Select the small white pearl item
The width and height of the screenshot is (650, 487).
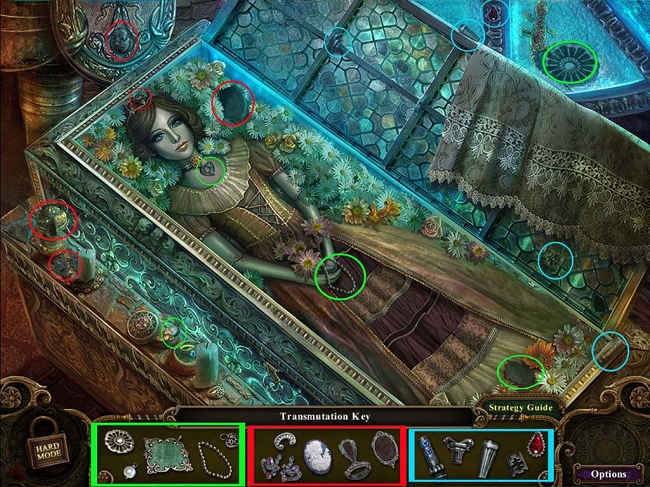[x=131, y=469]
